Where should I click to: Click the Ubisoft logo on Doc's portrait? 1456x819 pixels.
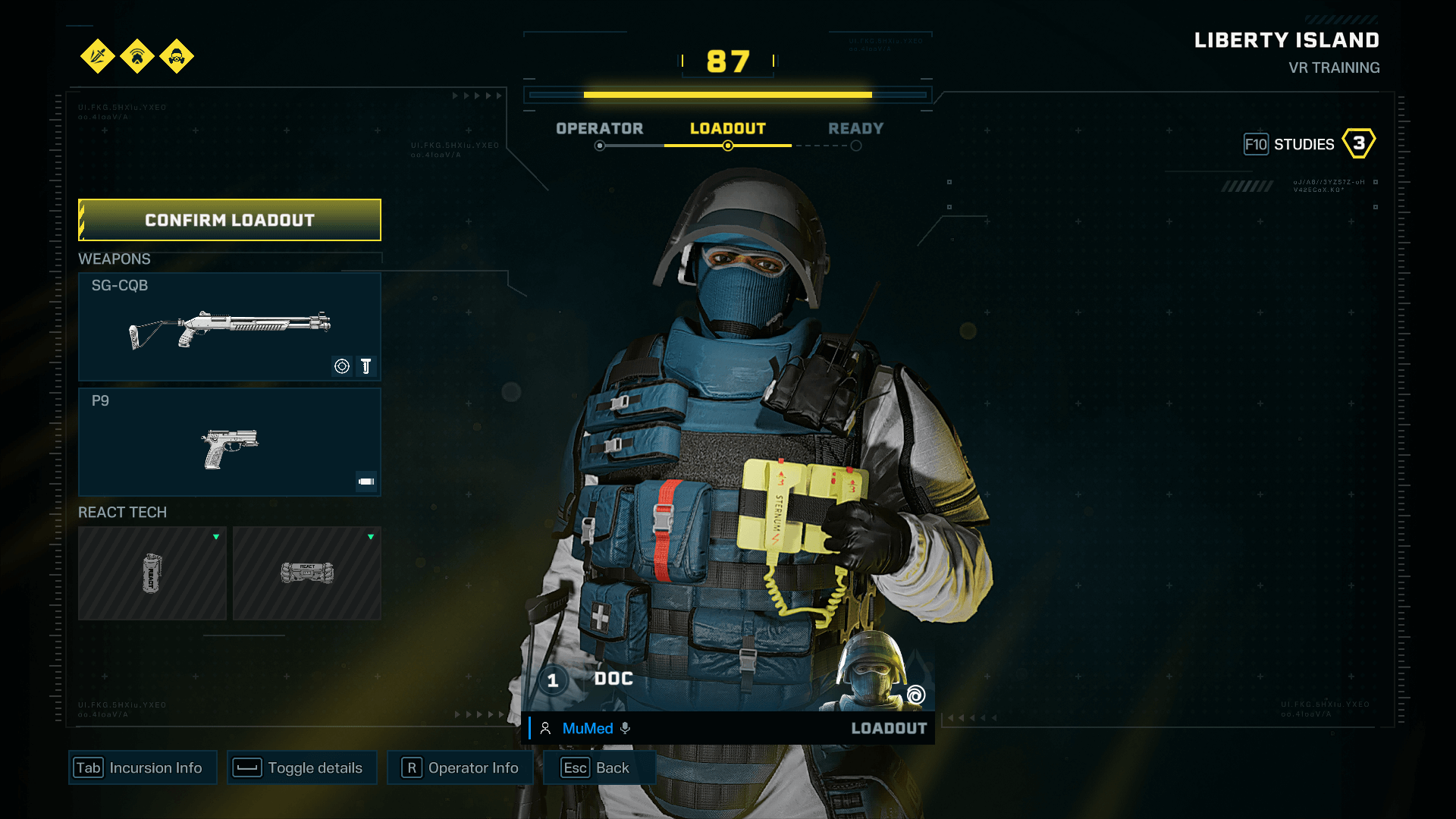point(915,694)
